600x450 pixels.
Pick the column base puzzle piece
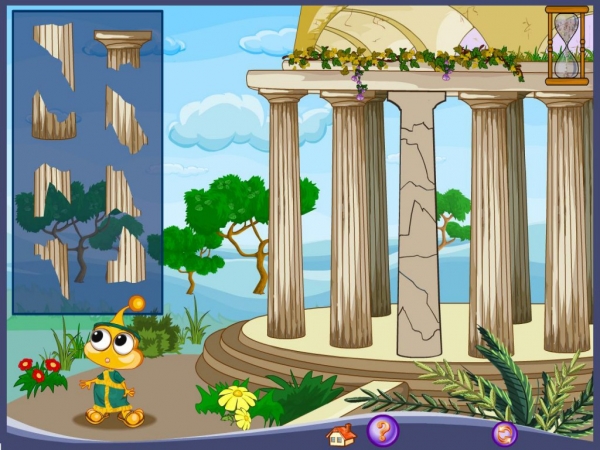tap(53, 119)
